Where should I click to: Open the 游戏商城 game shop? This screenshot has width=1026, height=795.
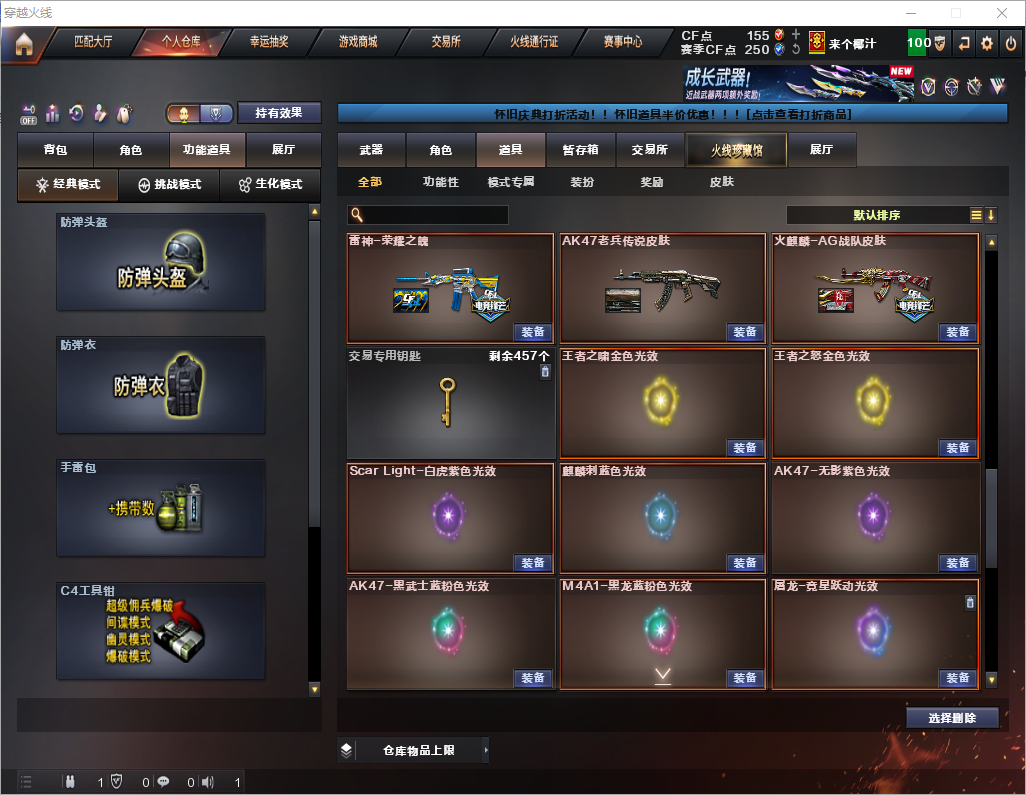click(x=357, y=43)
